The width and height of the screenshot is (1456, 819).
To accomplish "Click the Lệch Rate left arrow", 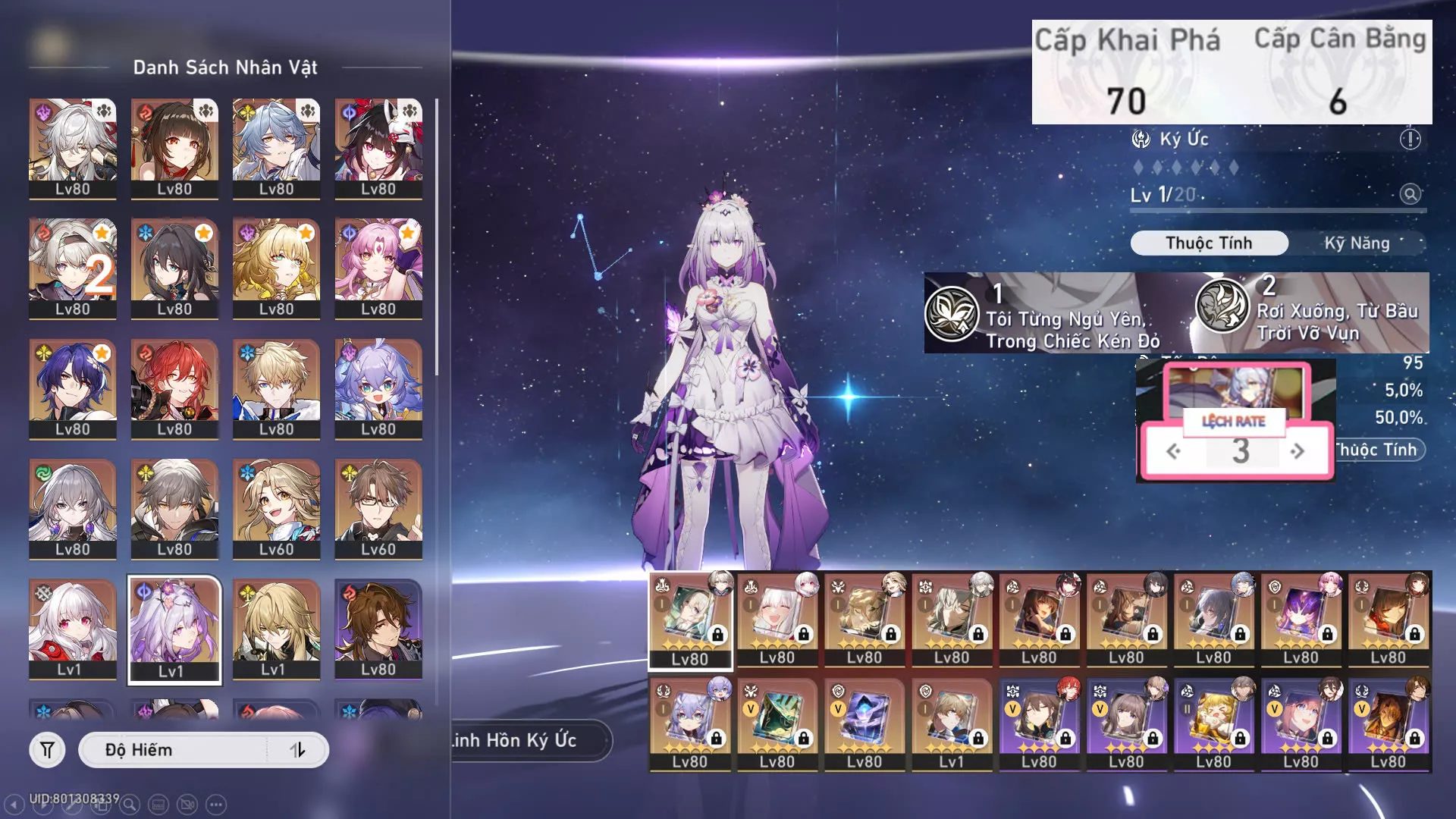I will point(1173,451).
